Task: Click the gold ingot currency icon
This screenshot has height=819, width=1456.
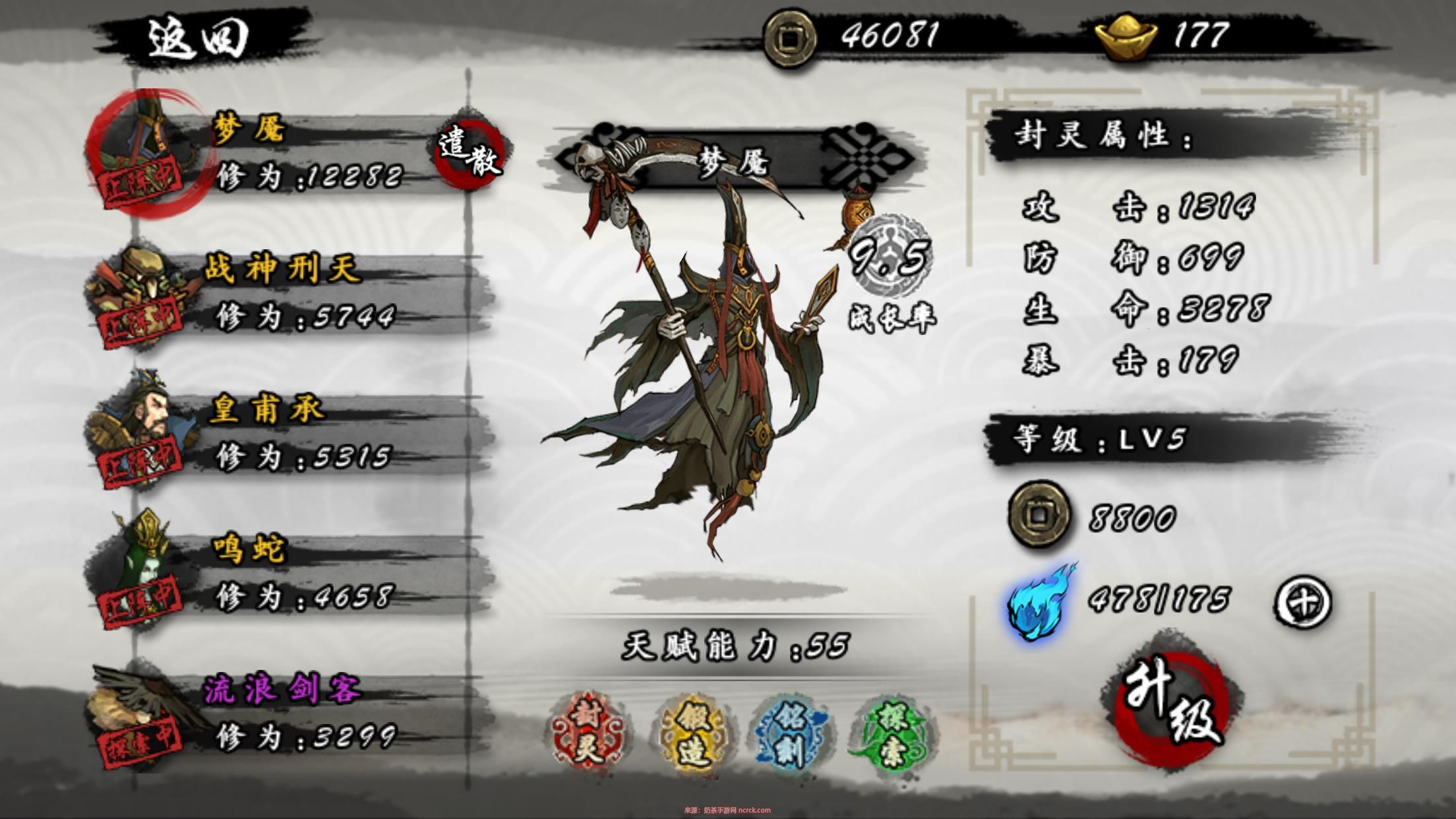Action: (x=1126, y=38)
